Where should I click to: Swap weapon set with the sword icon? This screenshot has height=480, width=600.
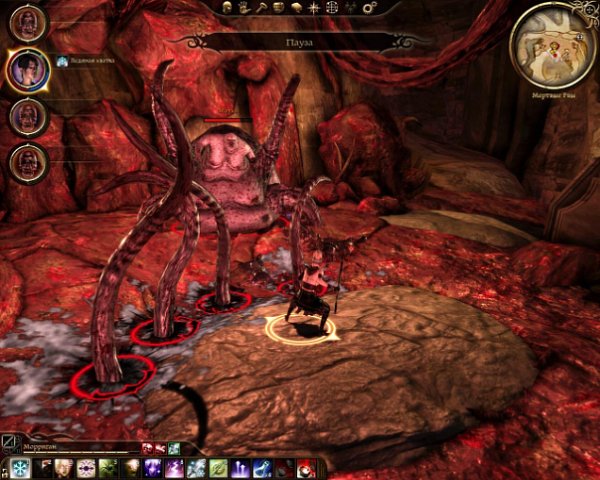(x=9, y=441)
